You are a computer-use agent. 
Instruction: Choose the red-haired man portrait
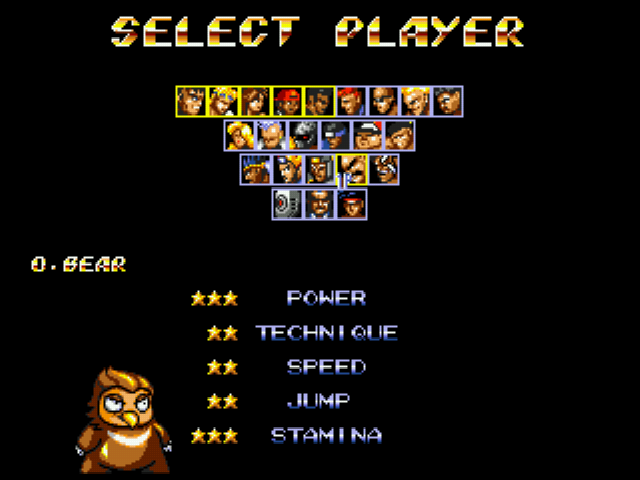point(351,101)
